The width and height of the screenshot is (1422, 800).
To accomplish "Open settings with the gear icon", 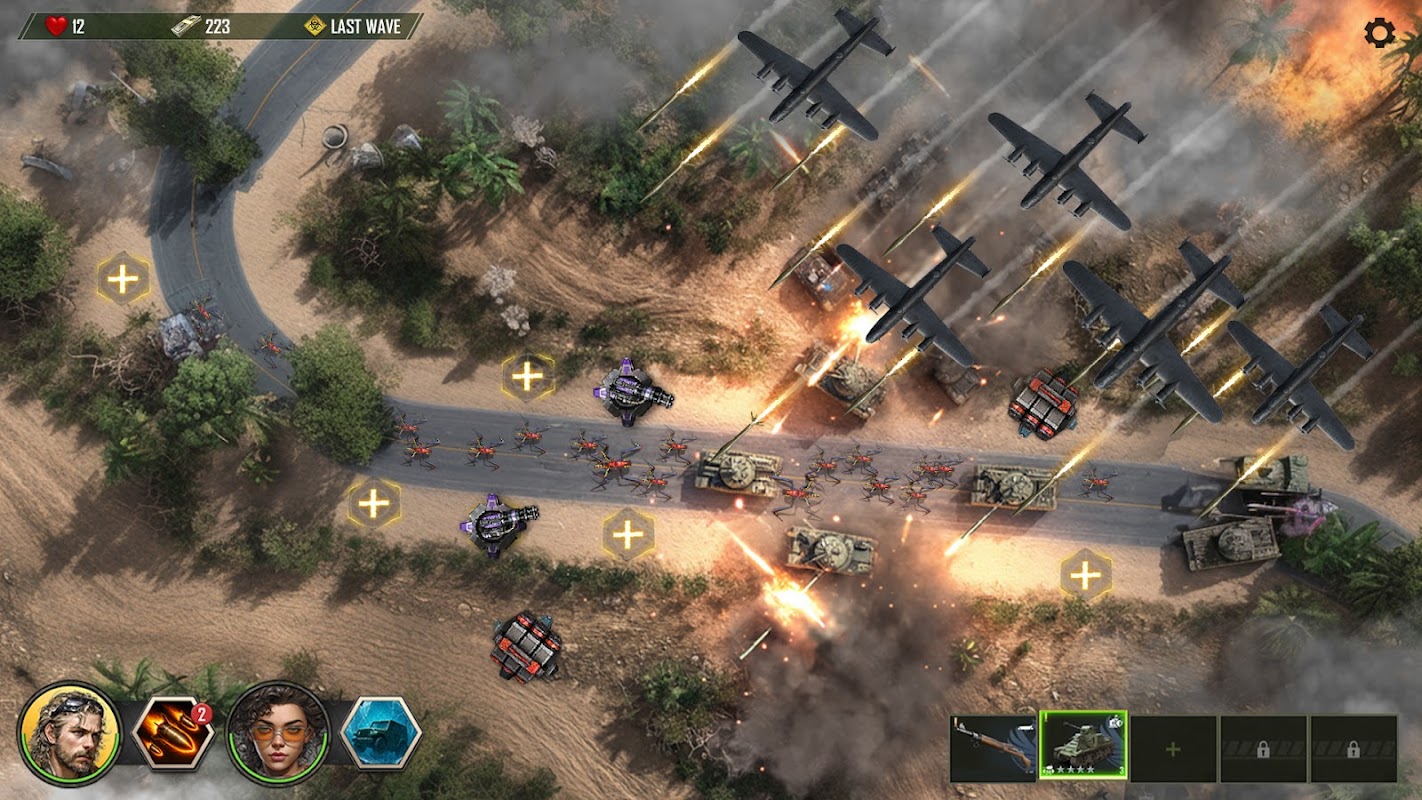I will click(x=1379, y=33).
